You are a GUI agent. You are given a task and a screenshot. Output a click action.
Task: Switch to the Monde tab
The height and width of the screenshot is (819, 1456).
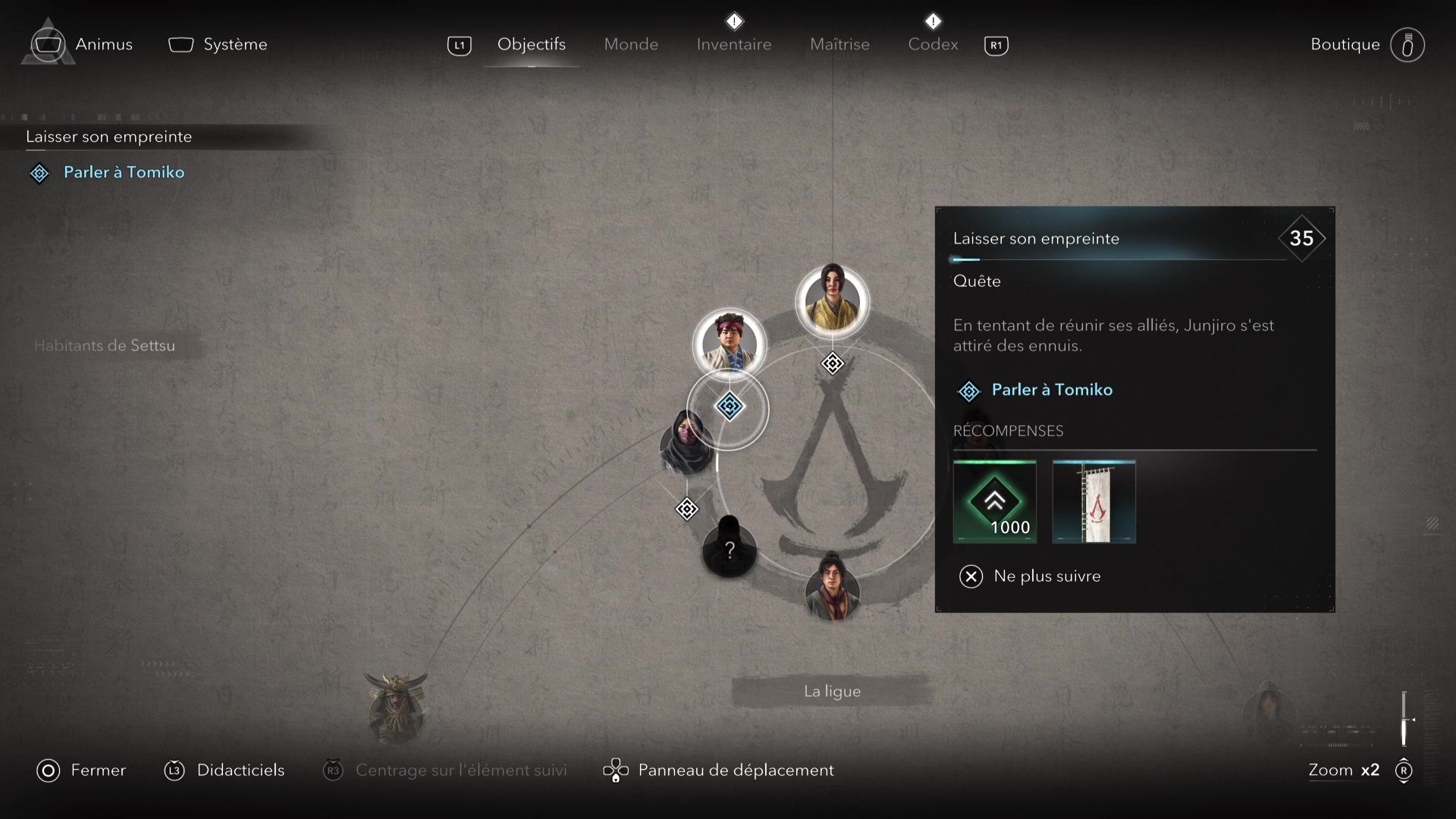[x=631, y=44]
